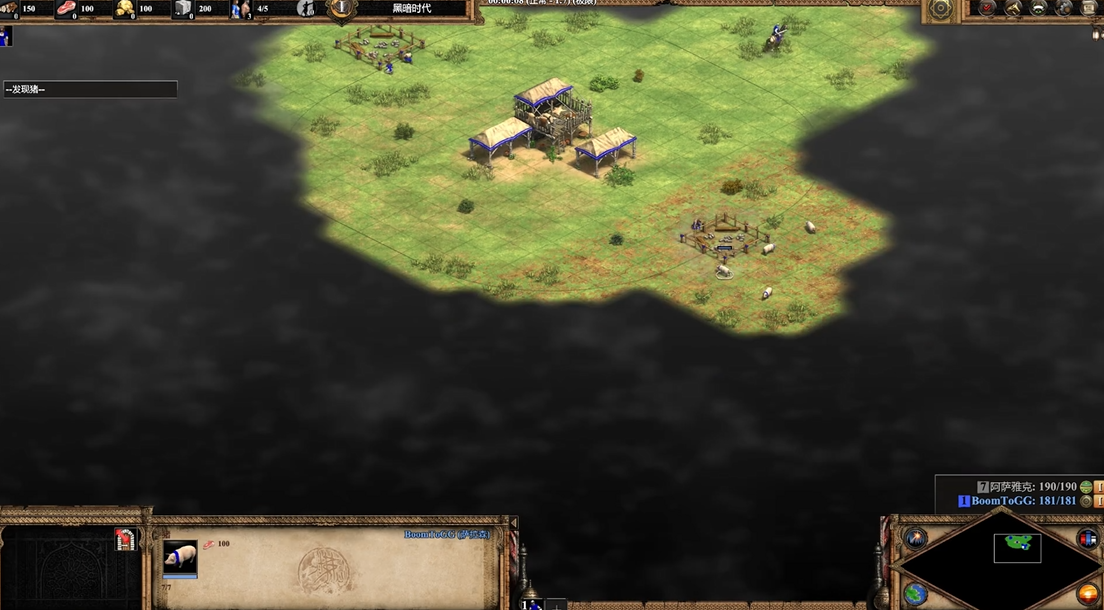Screen dimensions: 1104x610
Task: Click the red-blue flag command panel icon
Action: pos(125,540)
